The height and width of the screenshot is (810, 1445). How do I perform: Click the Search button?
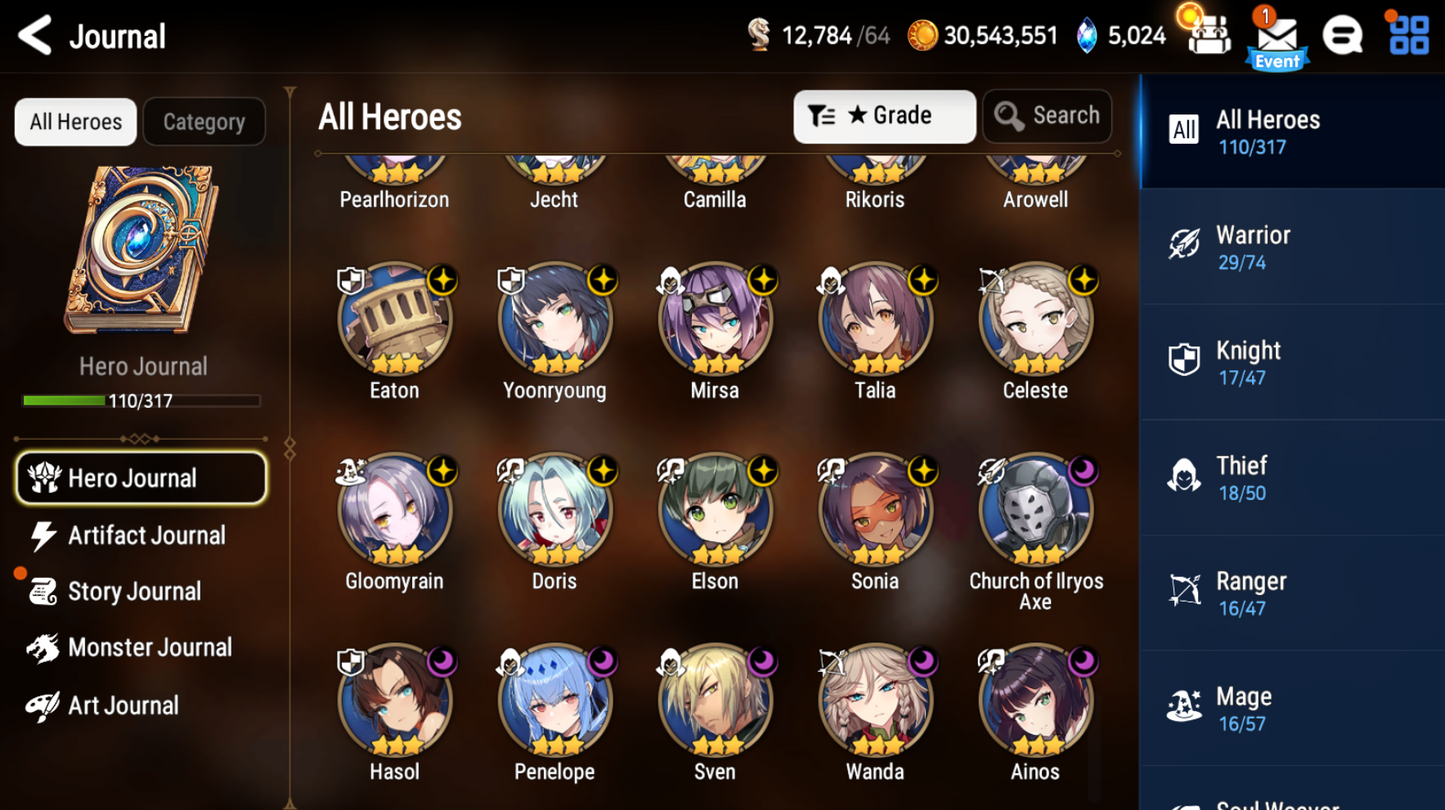tap(1046, 116)
